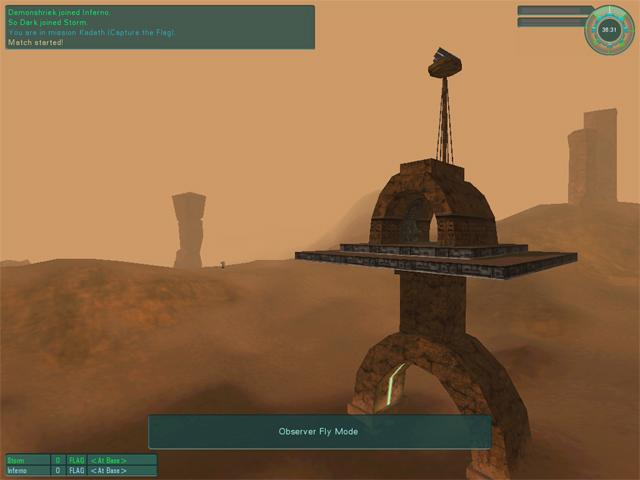The image size is (640, 480).
Task: Select the Storm team score row
Action: click(81, 460)
